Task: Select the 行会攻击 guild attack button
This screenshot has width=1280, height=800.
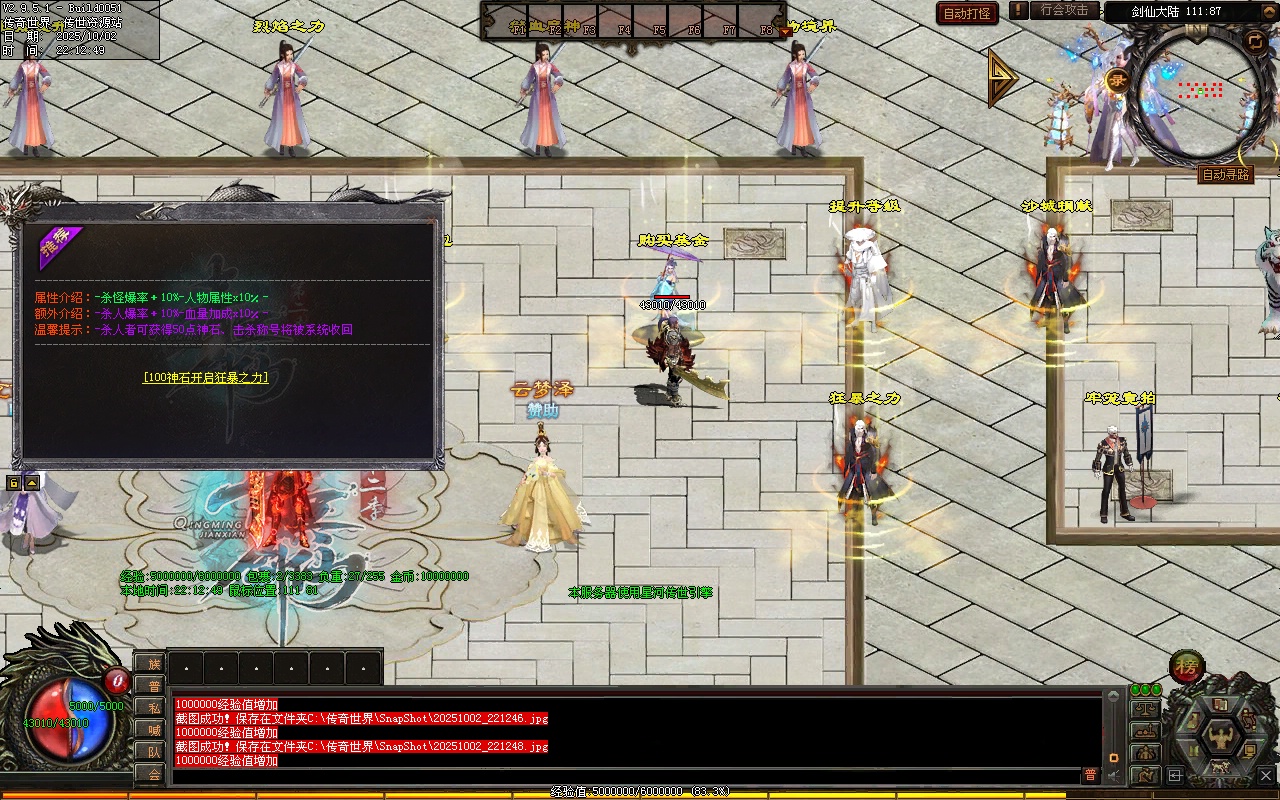Action: (x=1064, y=10)
